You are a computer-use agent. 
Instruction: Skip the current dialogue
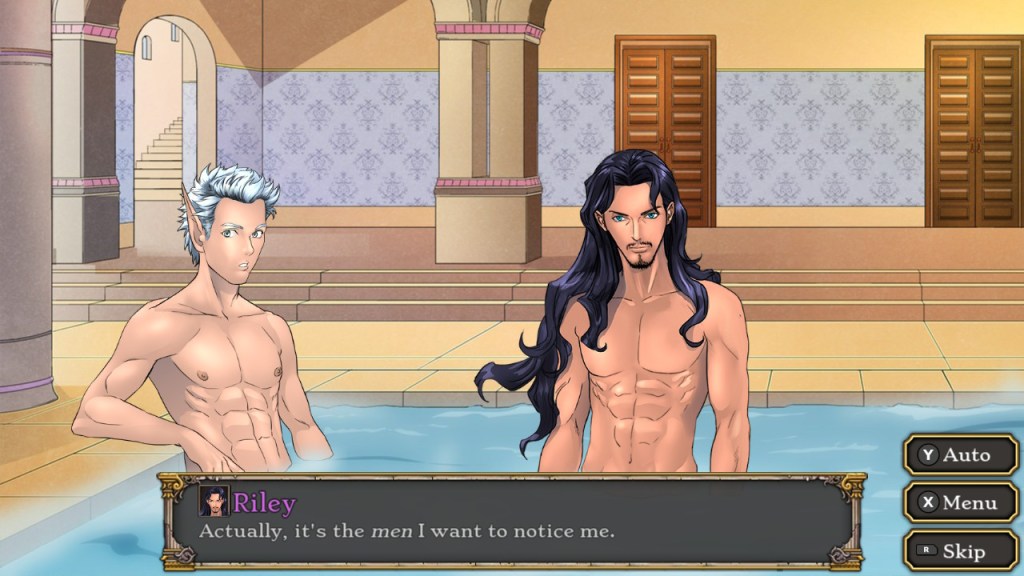click(x=961, y=551)
